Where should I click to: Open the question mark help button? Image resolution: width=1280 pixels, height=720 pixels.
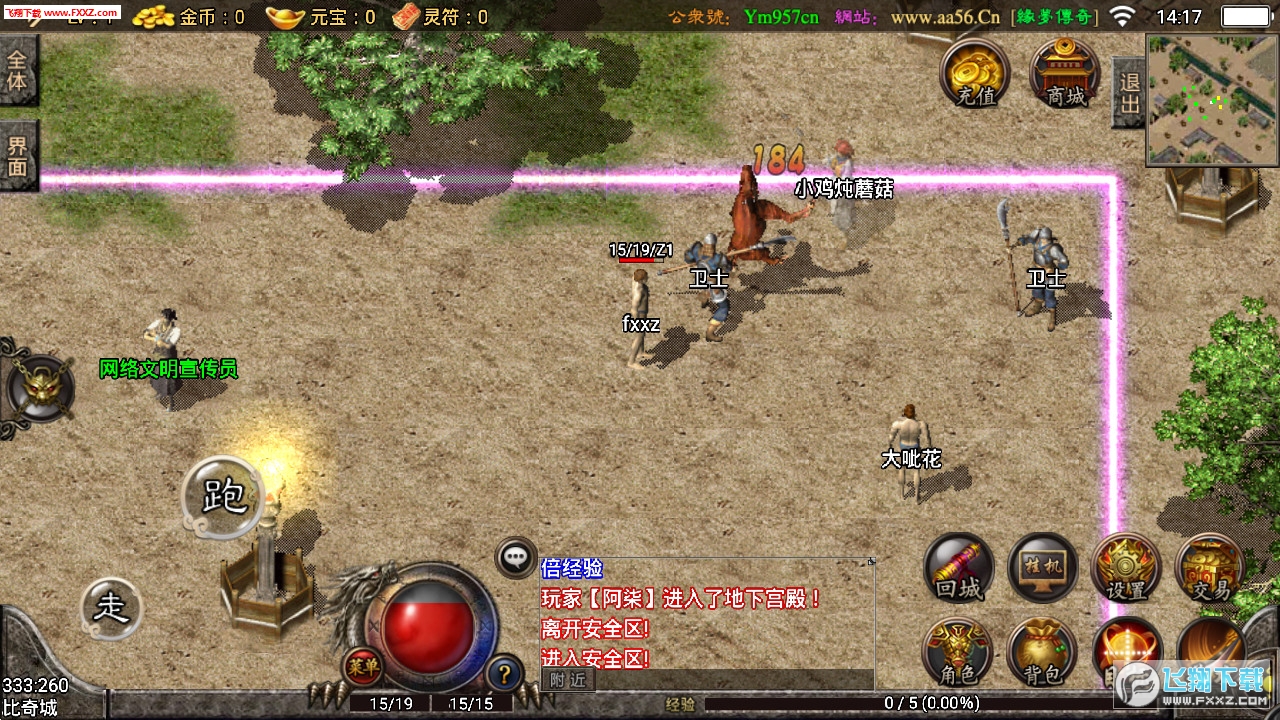tap(505, 672)
